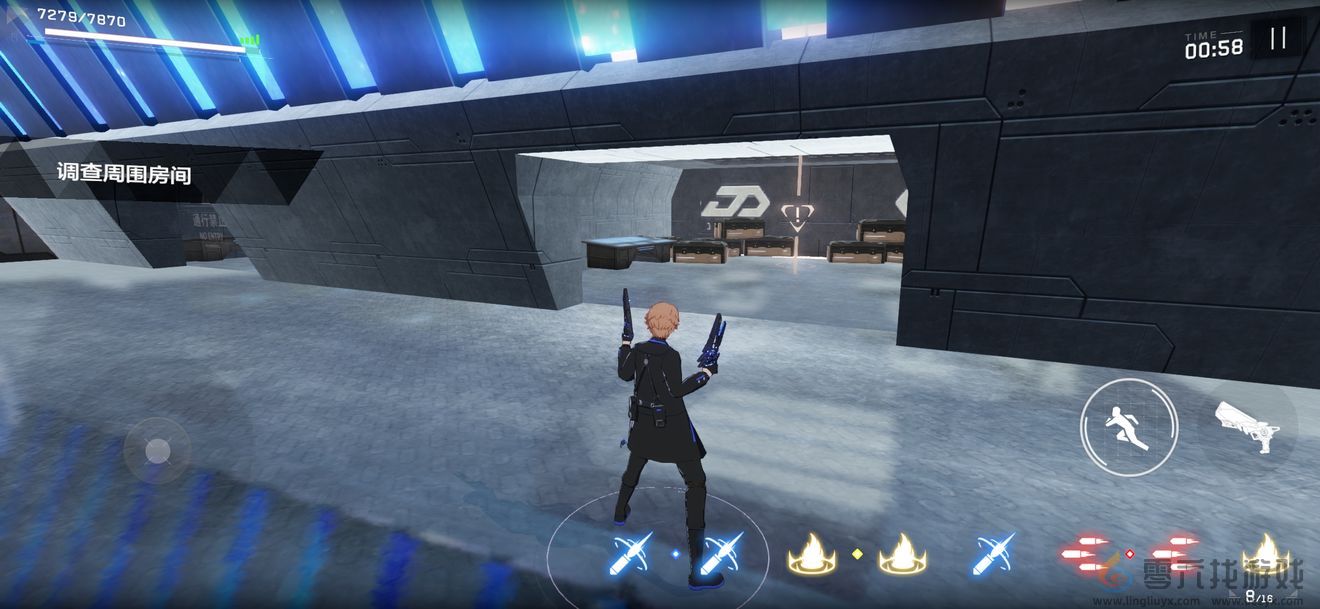Pause the game with the pause button

pyautogui.click(x=1278, y=39)
